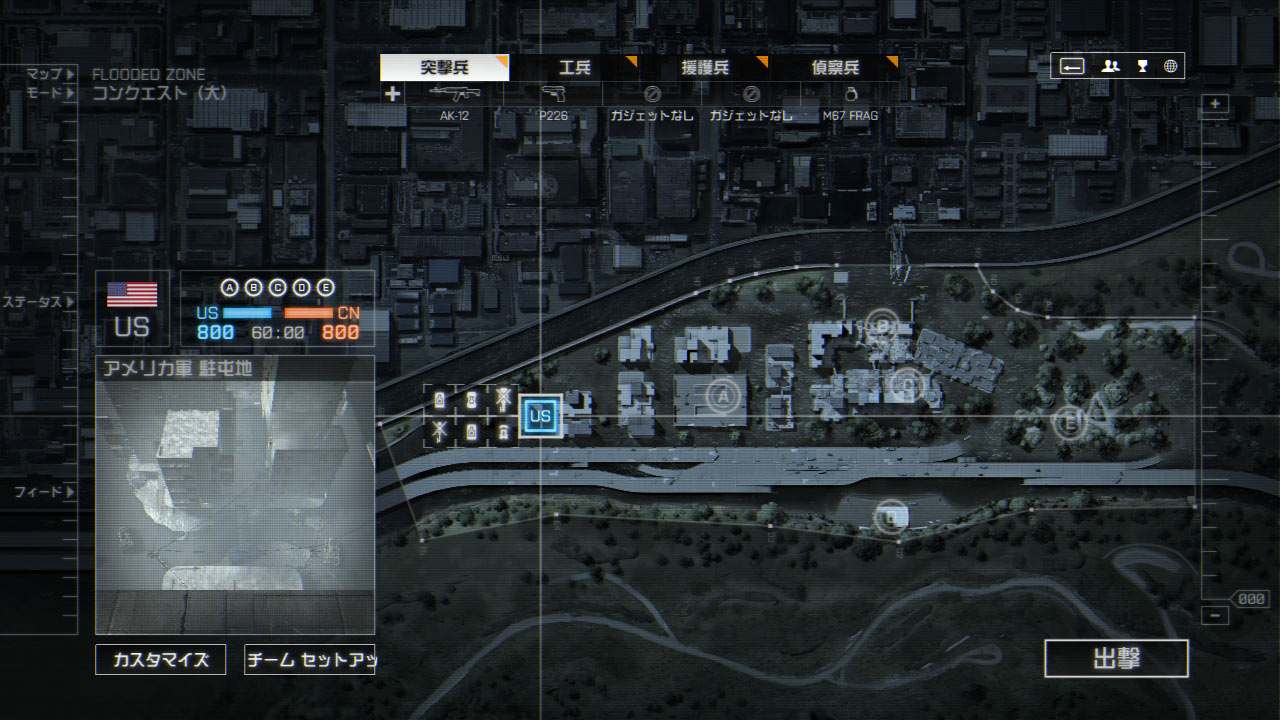Open the チーム セットアップ team setup
Screen dimensions: 1280x720
pyautogui.click(x=310, y=660)
